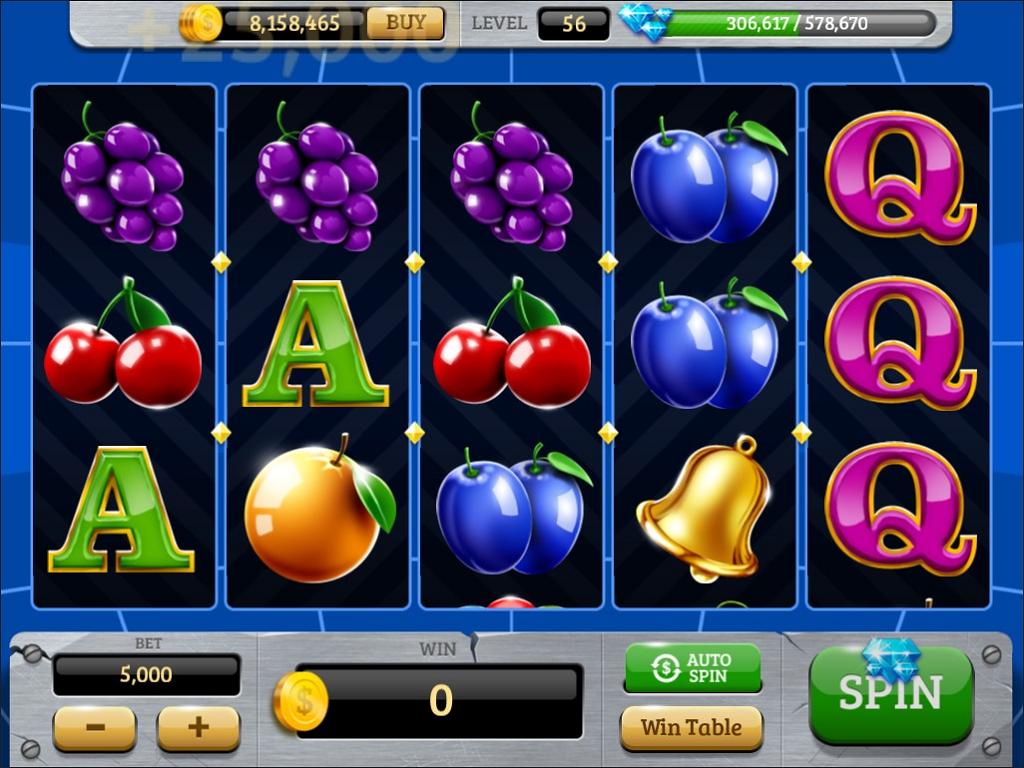The image size is (1024, 768).
Task: Open the Win Table
Action: 691,727
